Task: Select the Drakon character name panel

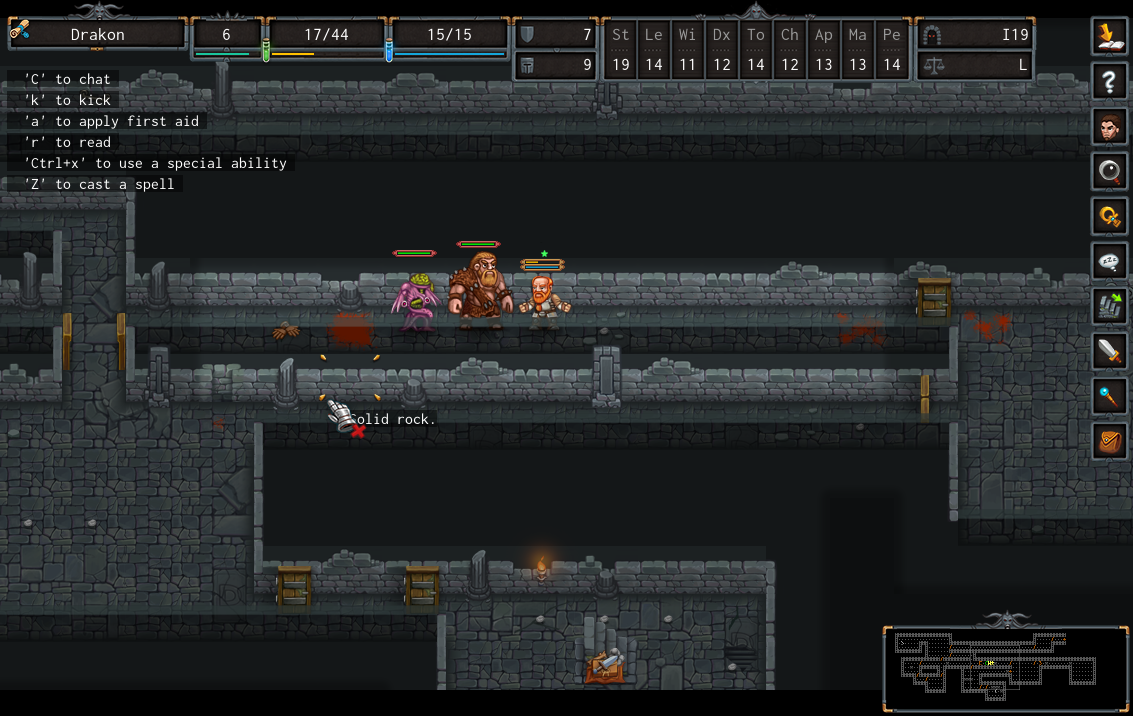Action: pos(97,35)
